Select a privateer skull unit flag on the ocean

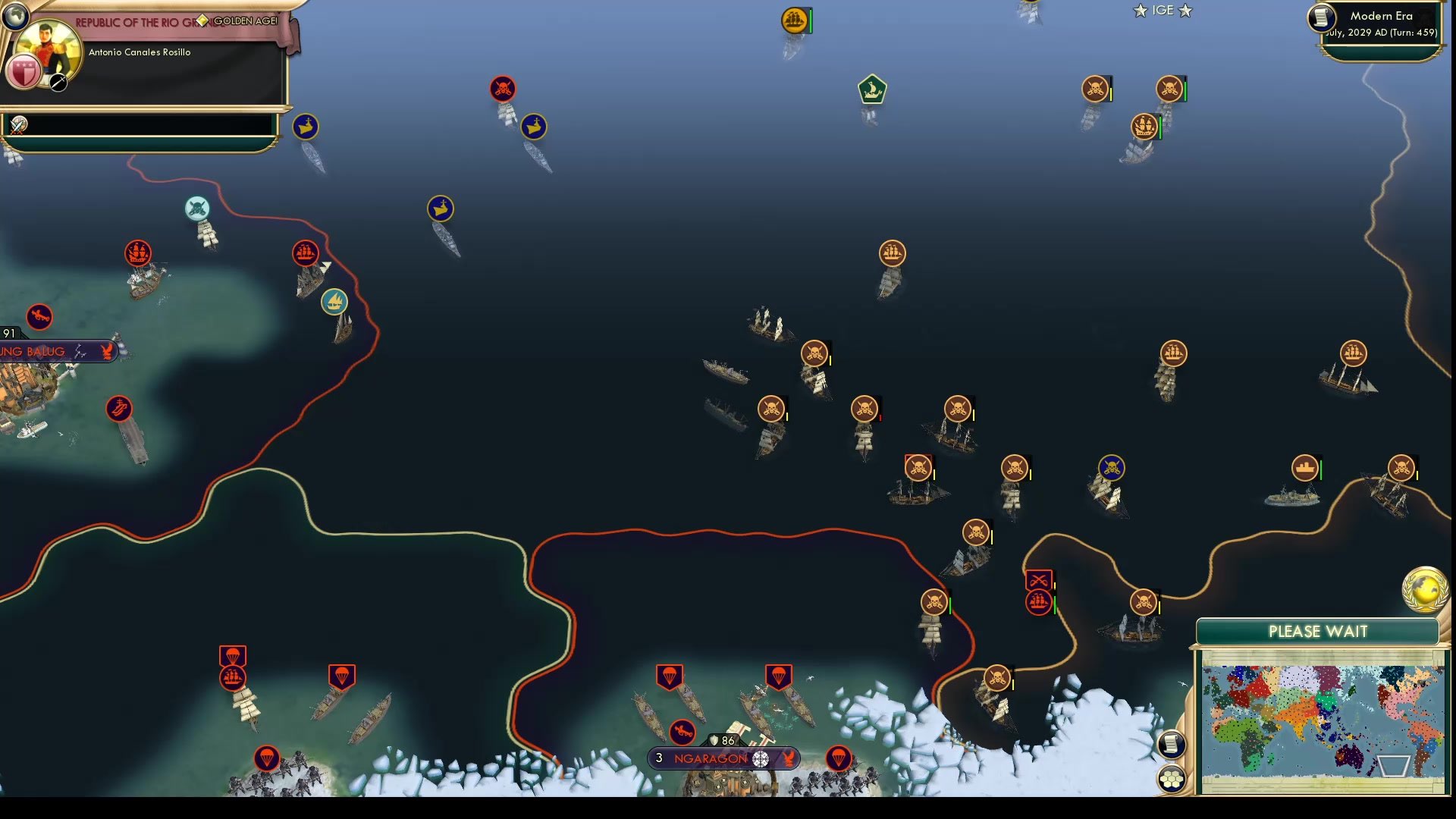[814, 354]
